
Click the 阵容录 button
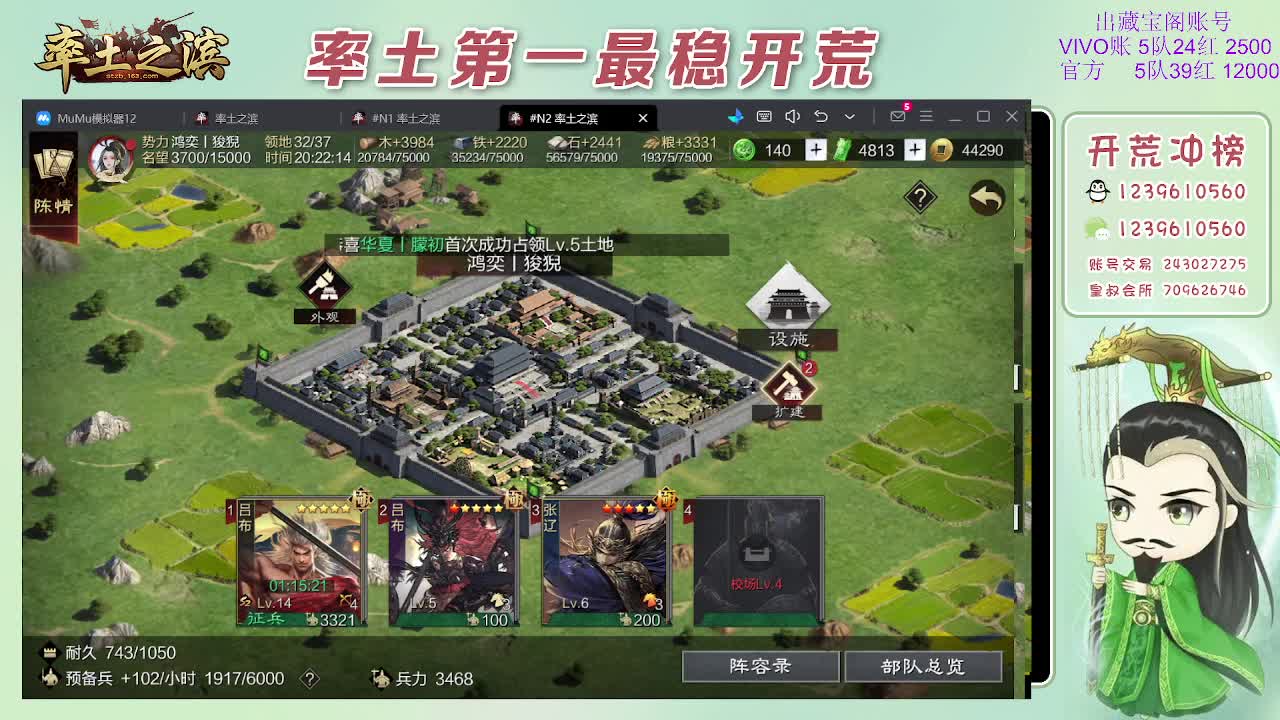click(x=760, y=666)
